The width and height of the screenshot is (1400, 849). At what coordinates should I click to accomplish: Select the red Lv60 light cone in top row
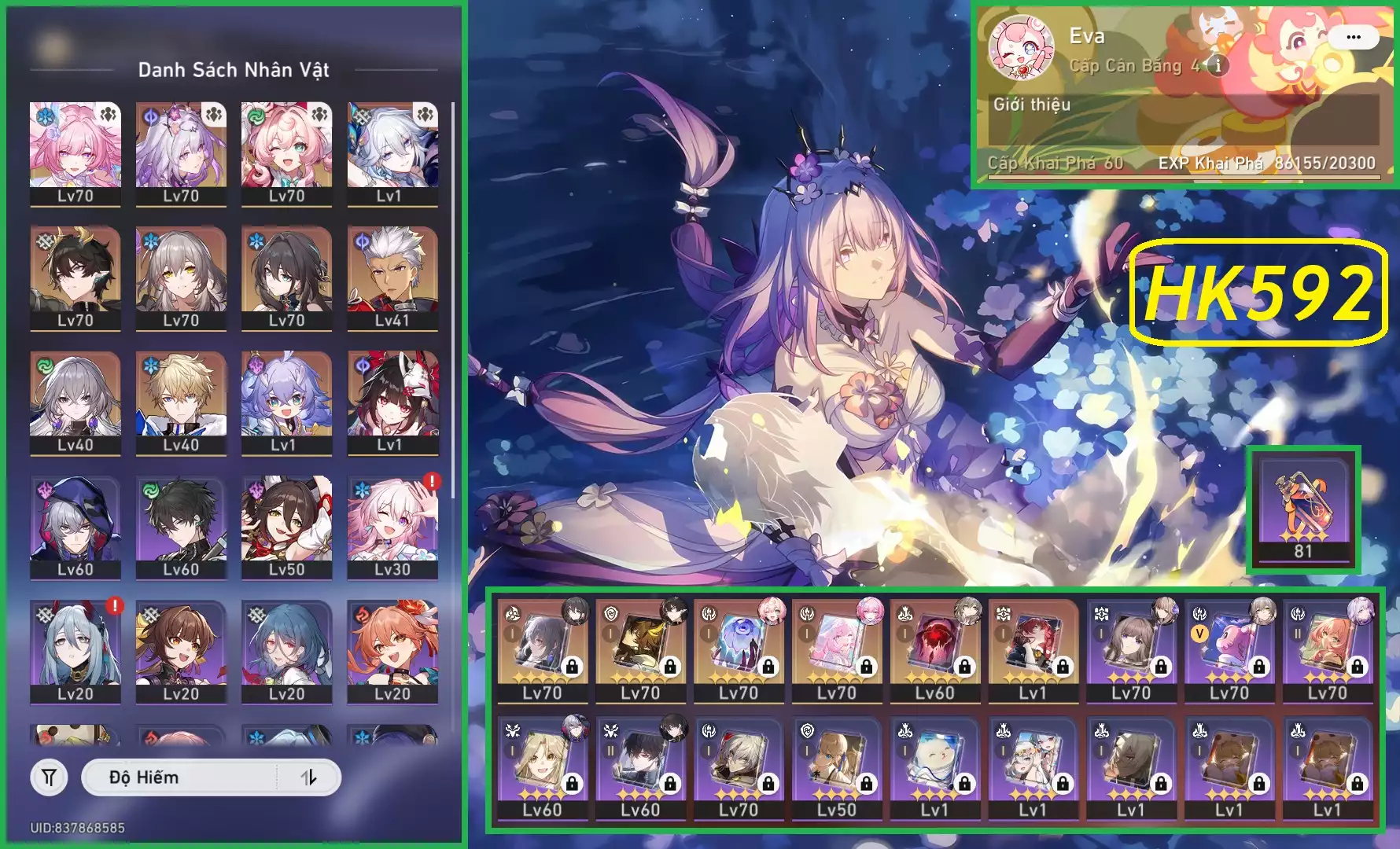coord(934,649)
